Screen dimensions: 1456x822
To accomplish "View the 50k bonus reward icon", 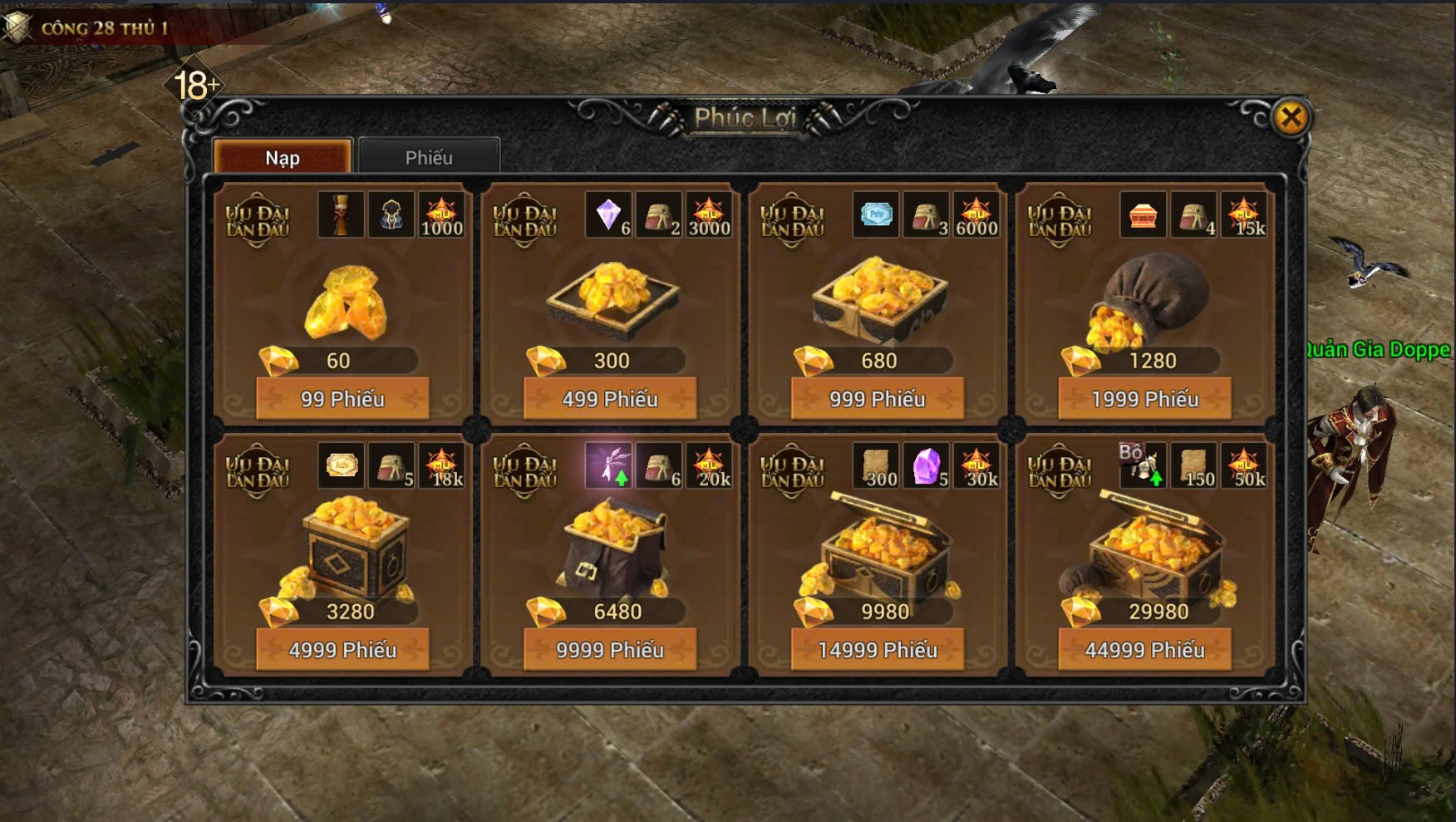I will tap(1244, 466).
